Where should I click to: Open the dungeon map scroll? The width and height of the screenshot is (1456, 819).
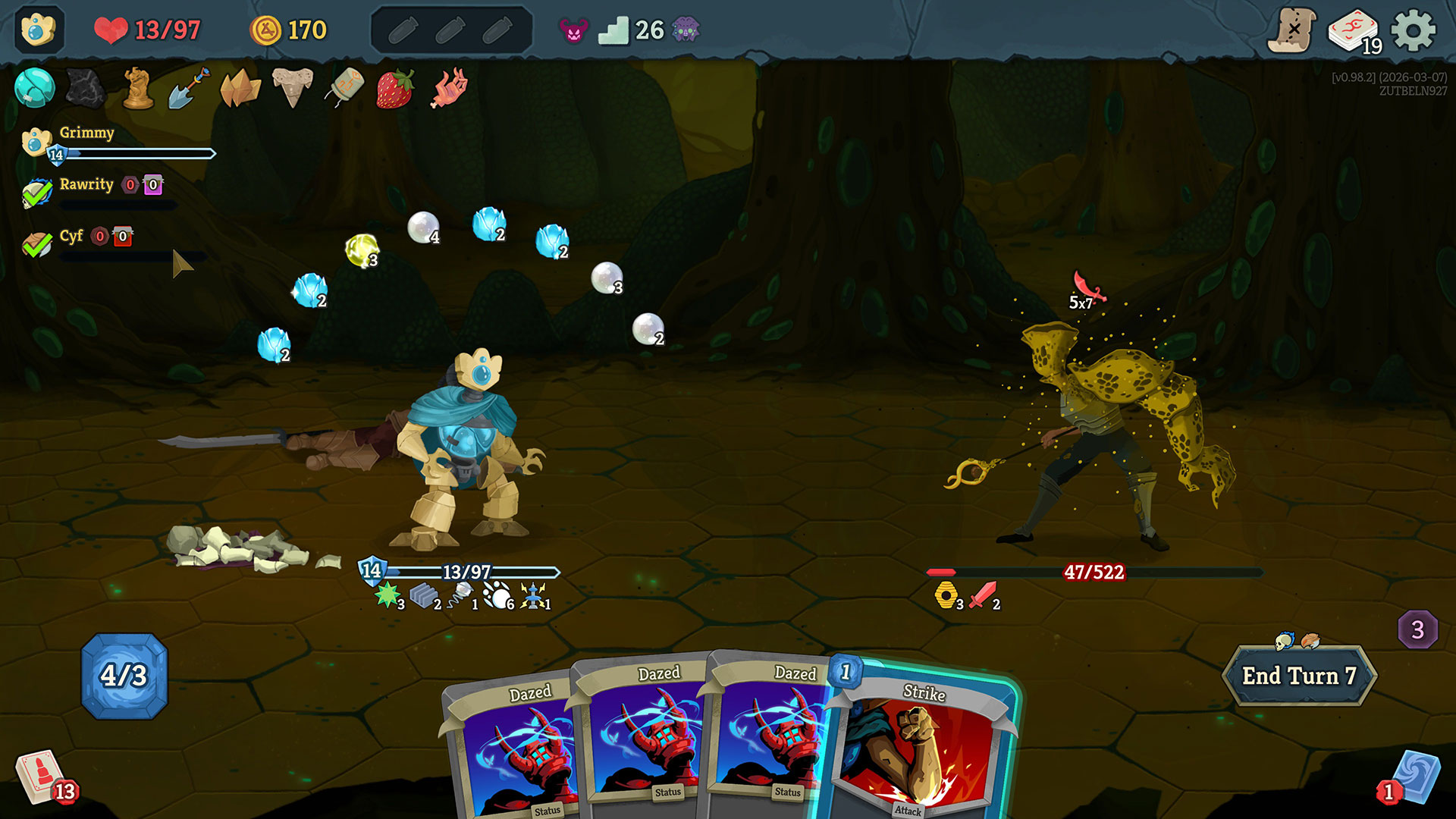click(1291, 30)
